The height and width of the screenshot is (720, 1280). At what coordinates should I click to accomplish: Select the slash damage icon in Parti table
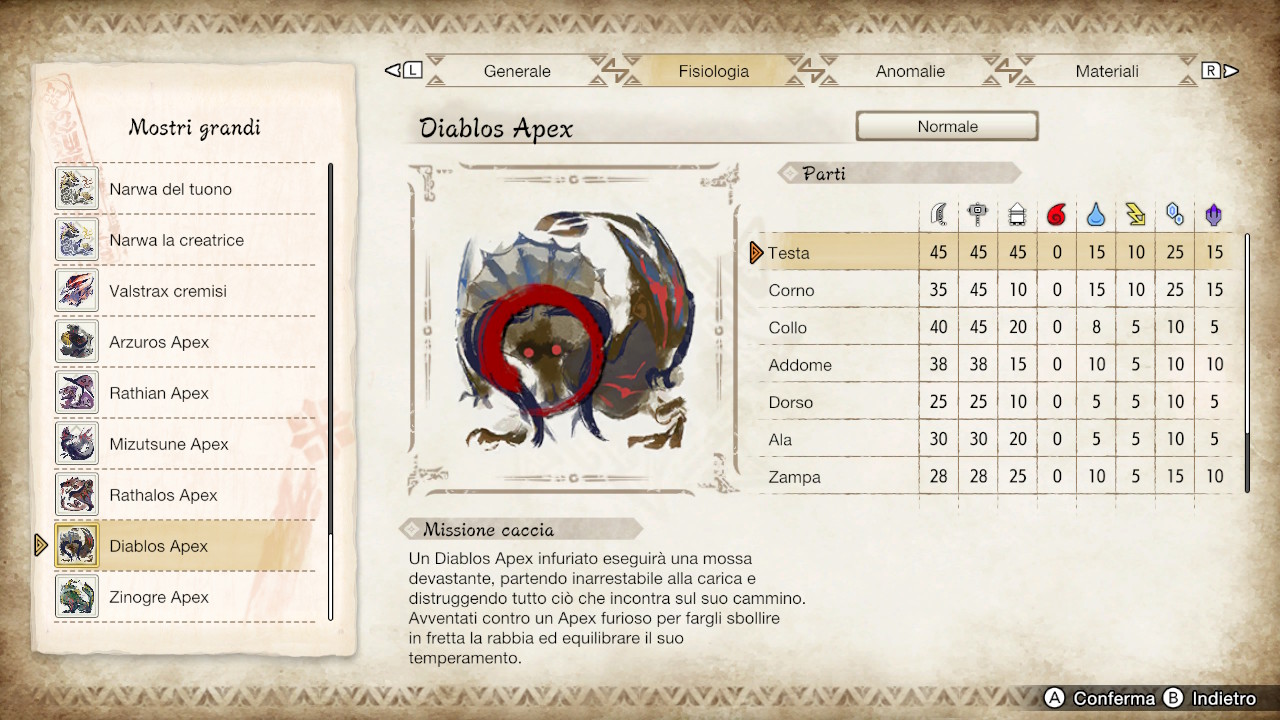[x=938, y=213]
